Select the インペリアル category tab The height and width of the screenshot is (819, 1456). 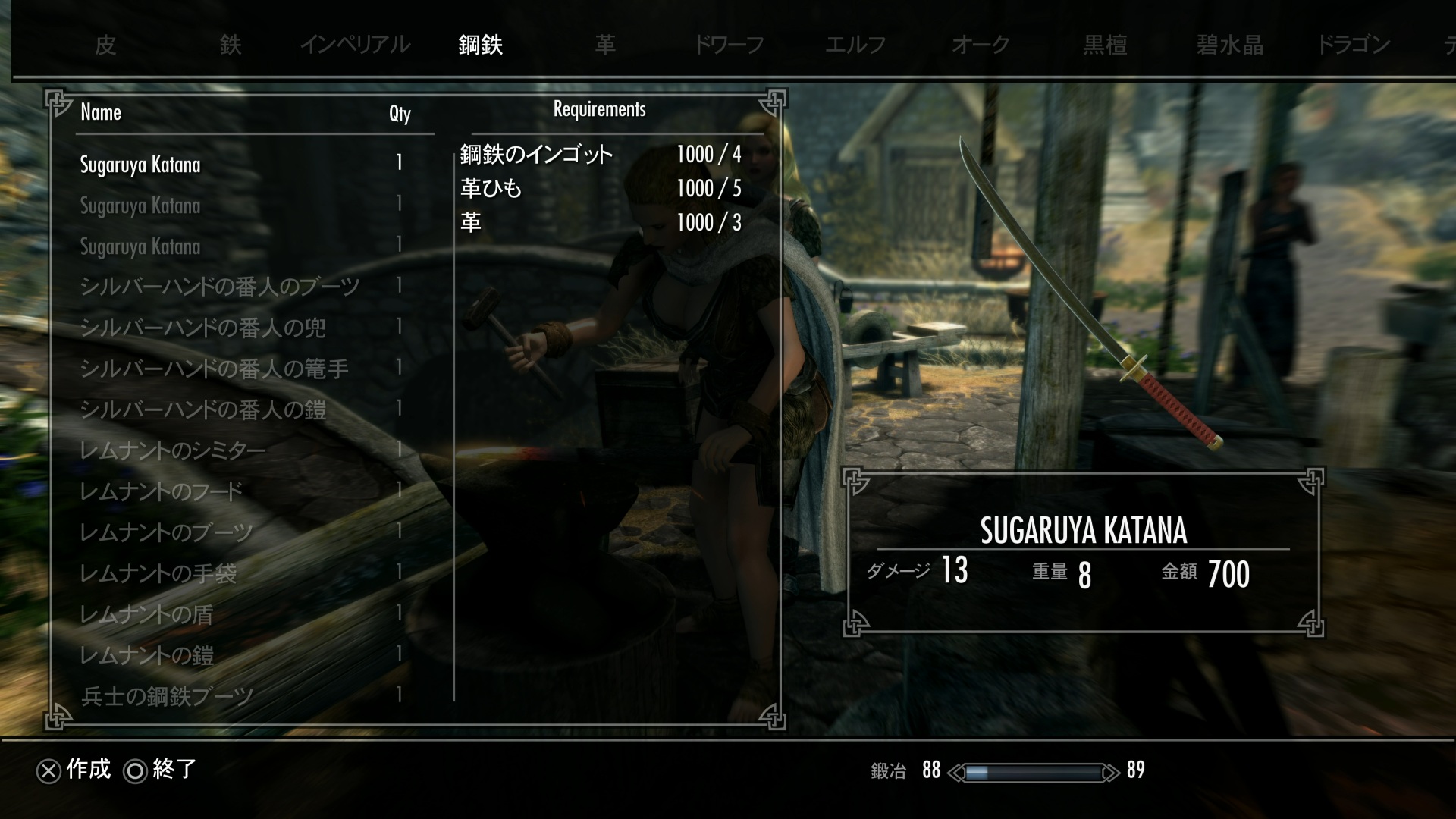point(355,45)
